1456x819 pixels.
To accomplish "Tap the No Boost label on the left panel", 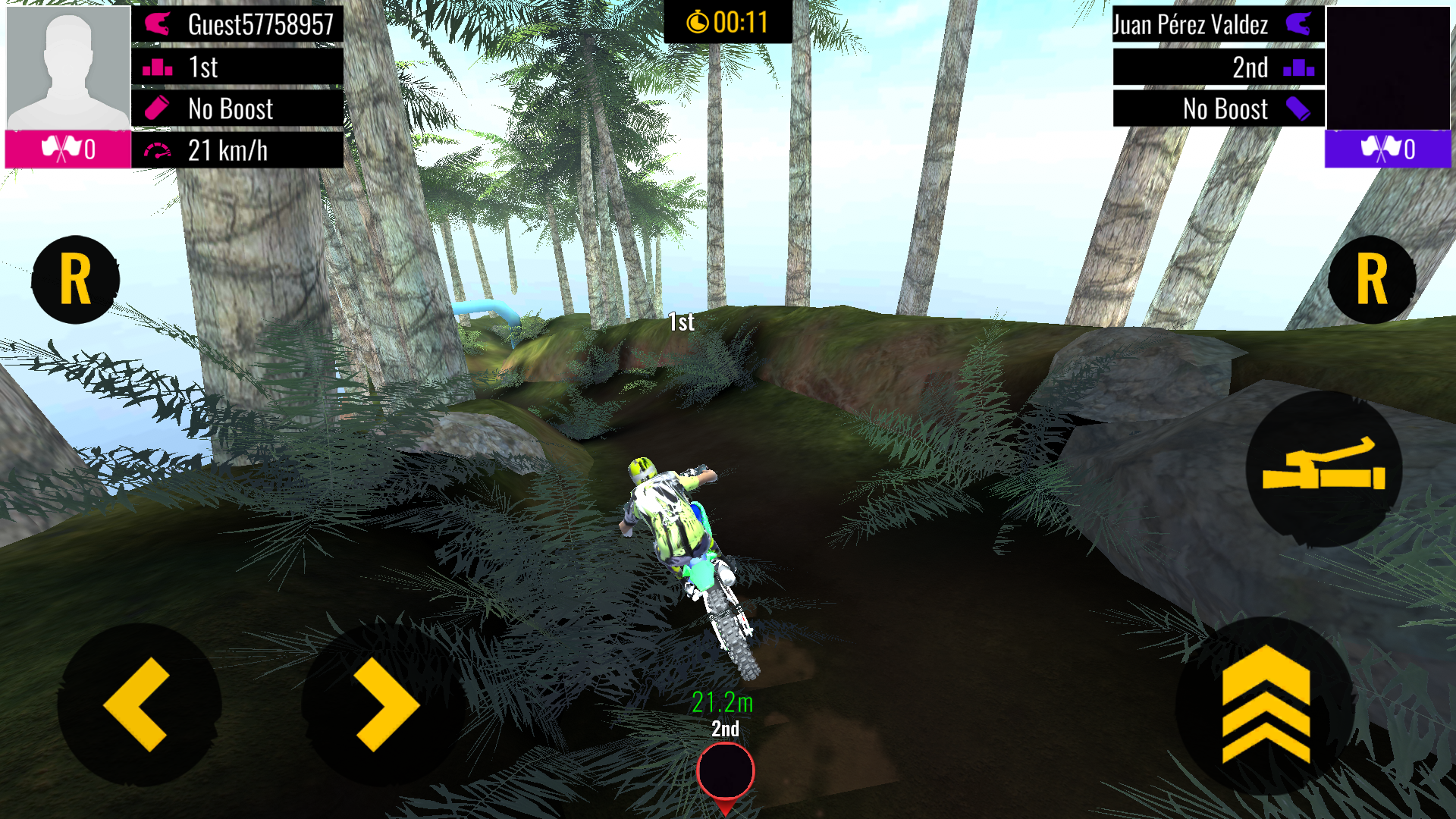I will (231, 109).
